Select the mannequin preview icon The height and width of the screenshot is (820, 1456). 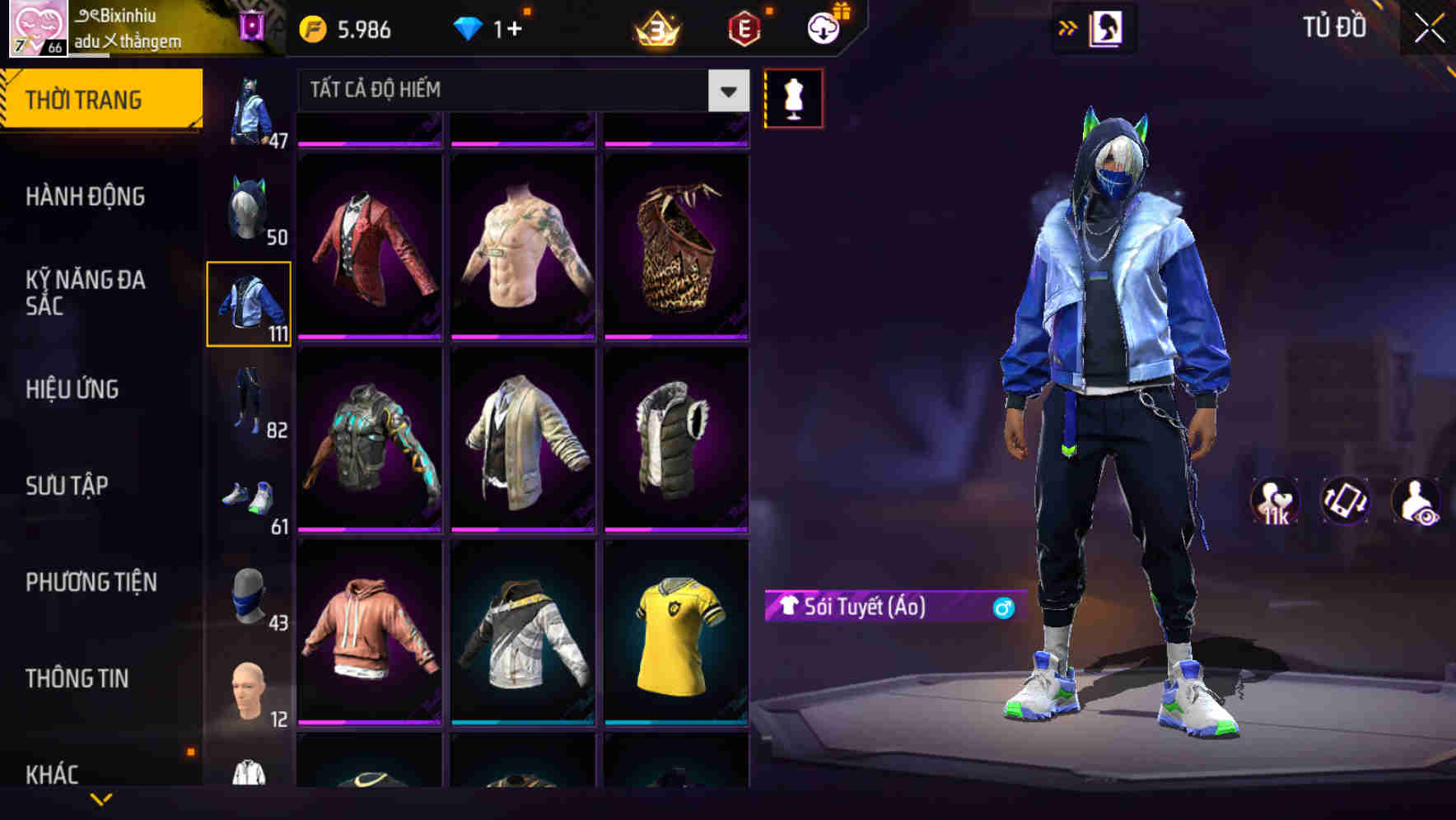(793, 97)
